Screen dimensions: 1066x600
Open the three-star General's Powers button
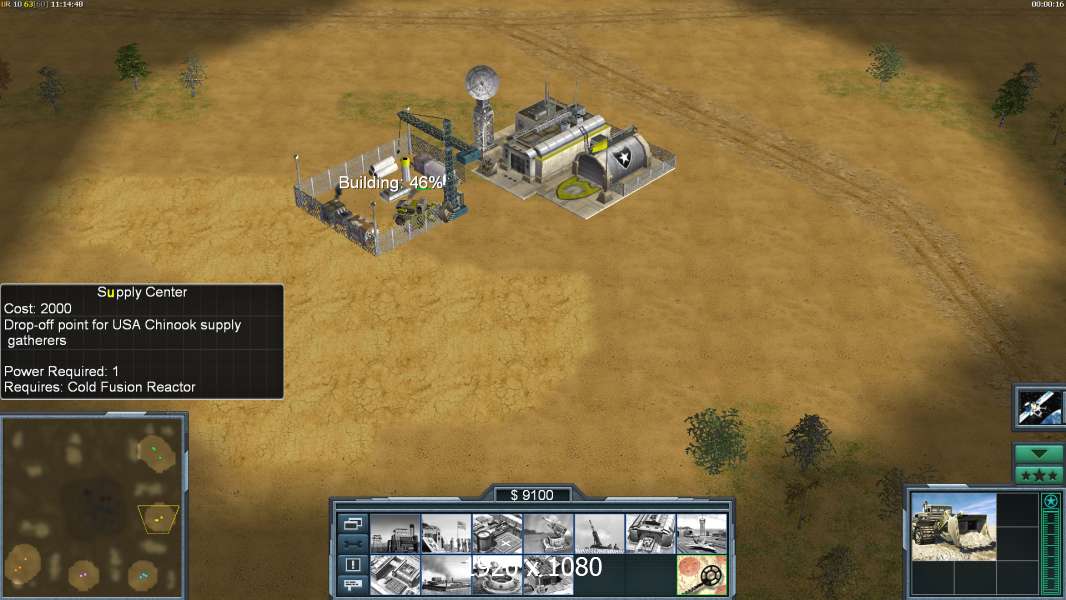[x=1039, y=475]
